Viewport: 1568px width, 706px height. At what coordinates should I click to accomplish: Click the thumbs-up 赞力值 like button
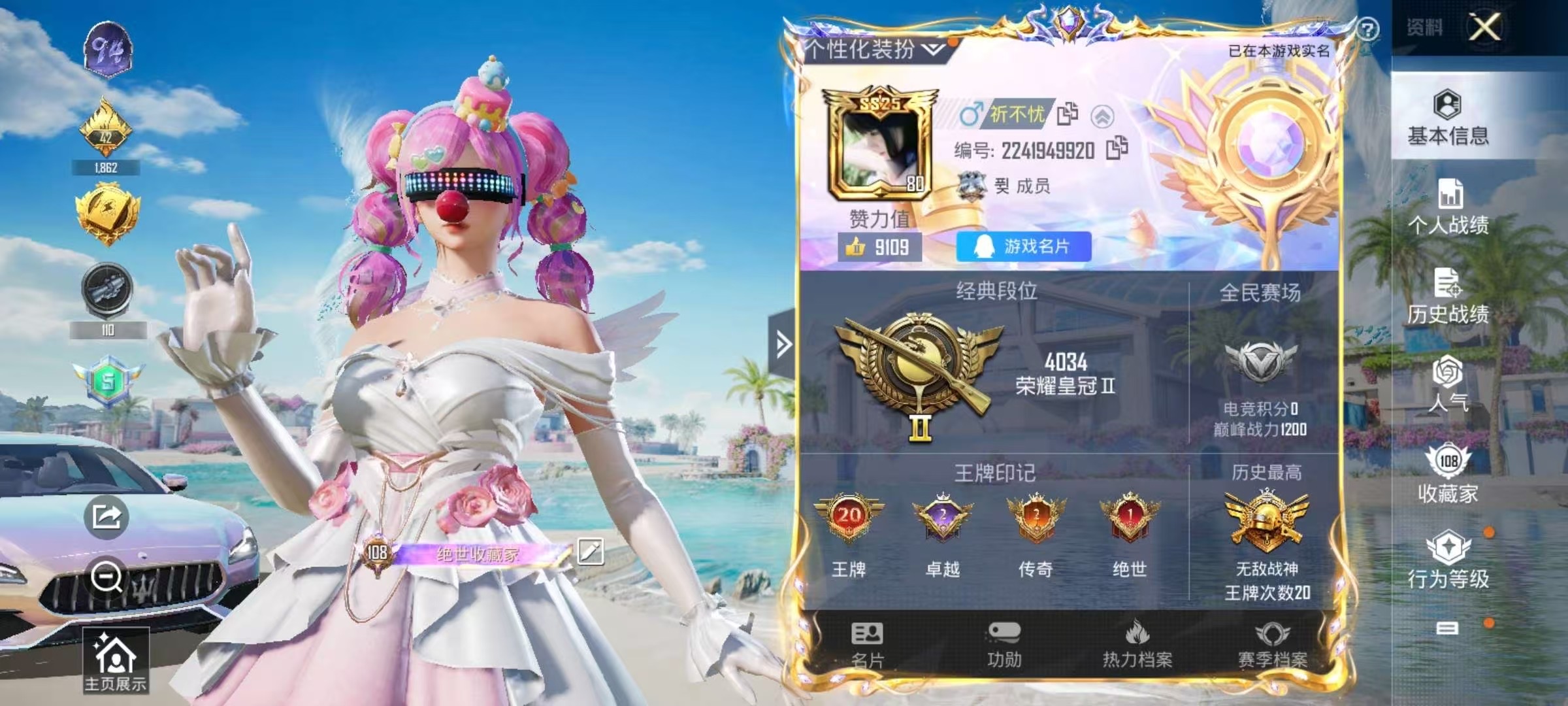tap(879, 247)
